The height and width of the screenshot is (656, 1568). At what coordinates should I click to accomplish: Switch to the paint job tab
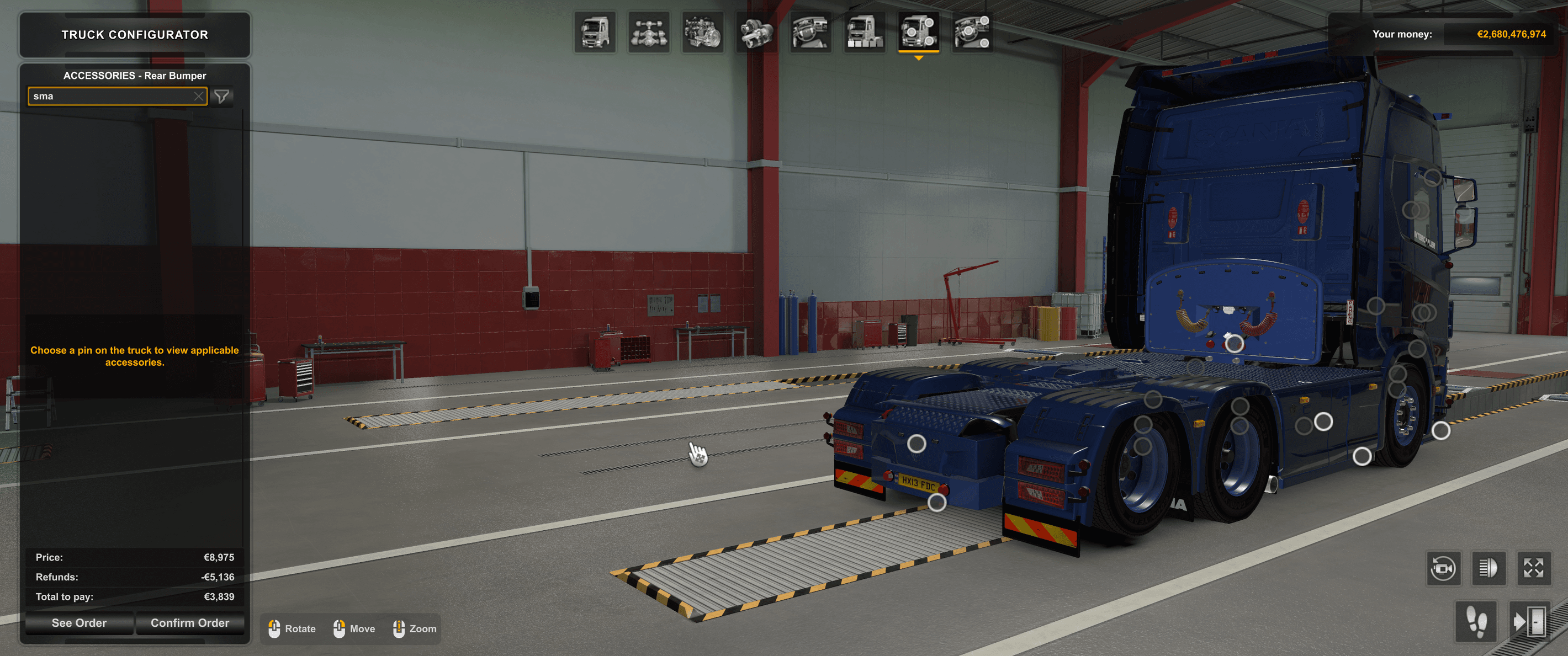[x=865, y=34]
